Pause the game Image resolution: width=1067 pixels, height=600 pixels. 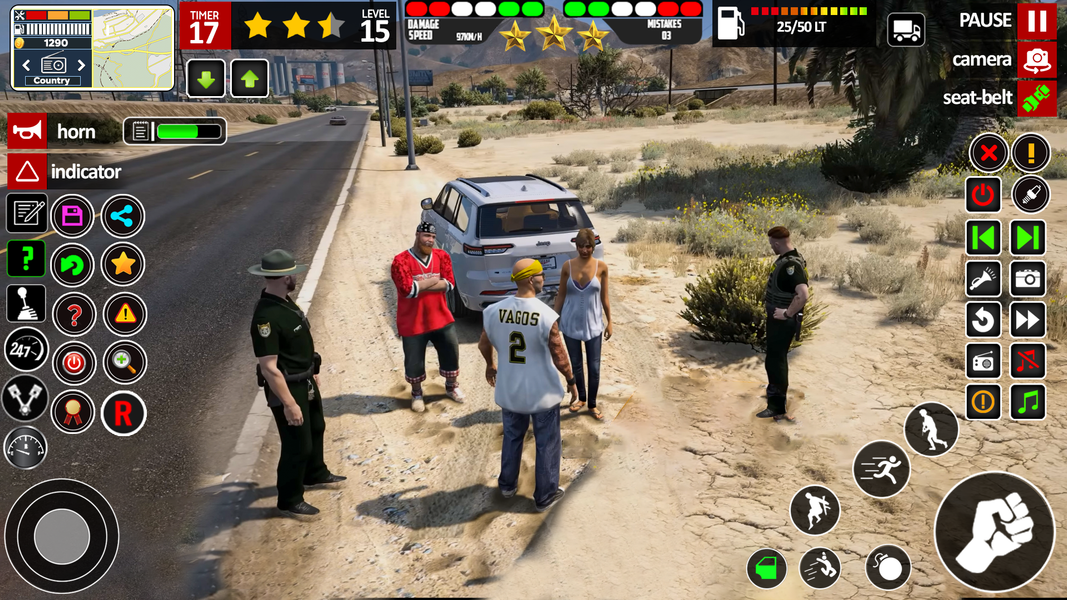pyautogui.click(x=1036, y=21)
